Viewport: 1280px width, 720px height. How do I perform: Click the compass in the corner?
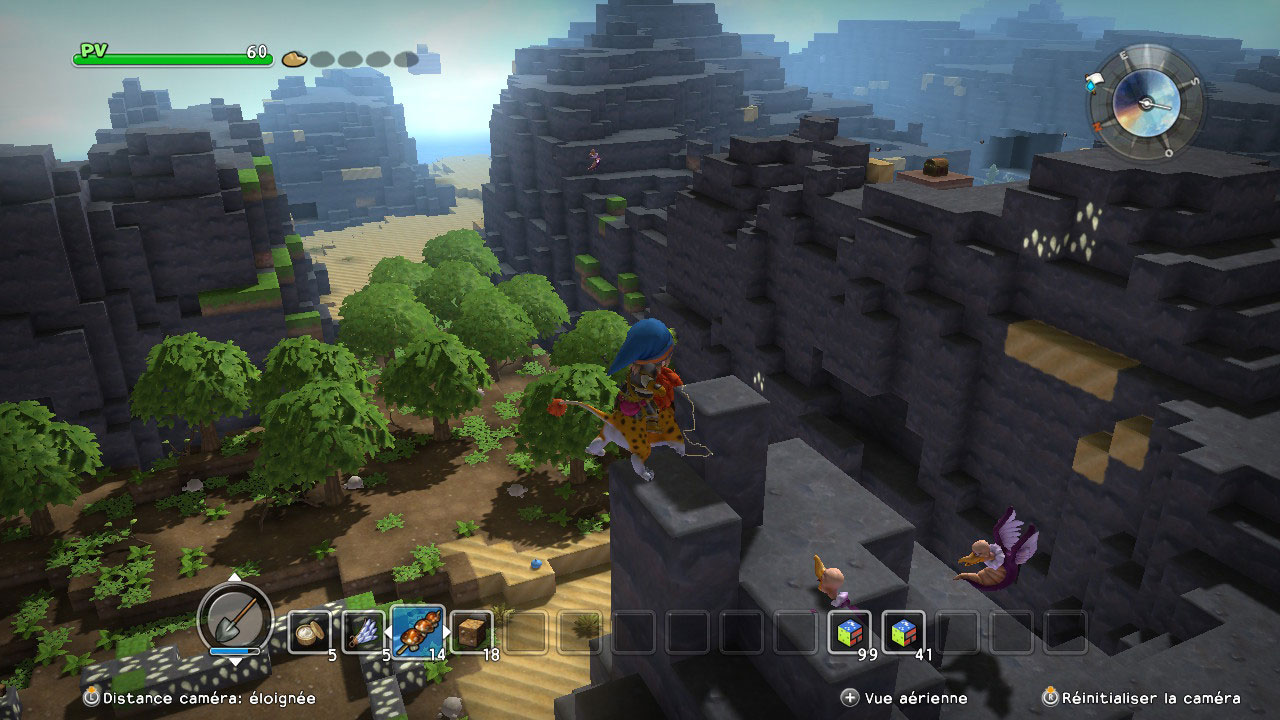(1146, 101)
